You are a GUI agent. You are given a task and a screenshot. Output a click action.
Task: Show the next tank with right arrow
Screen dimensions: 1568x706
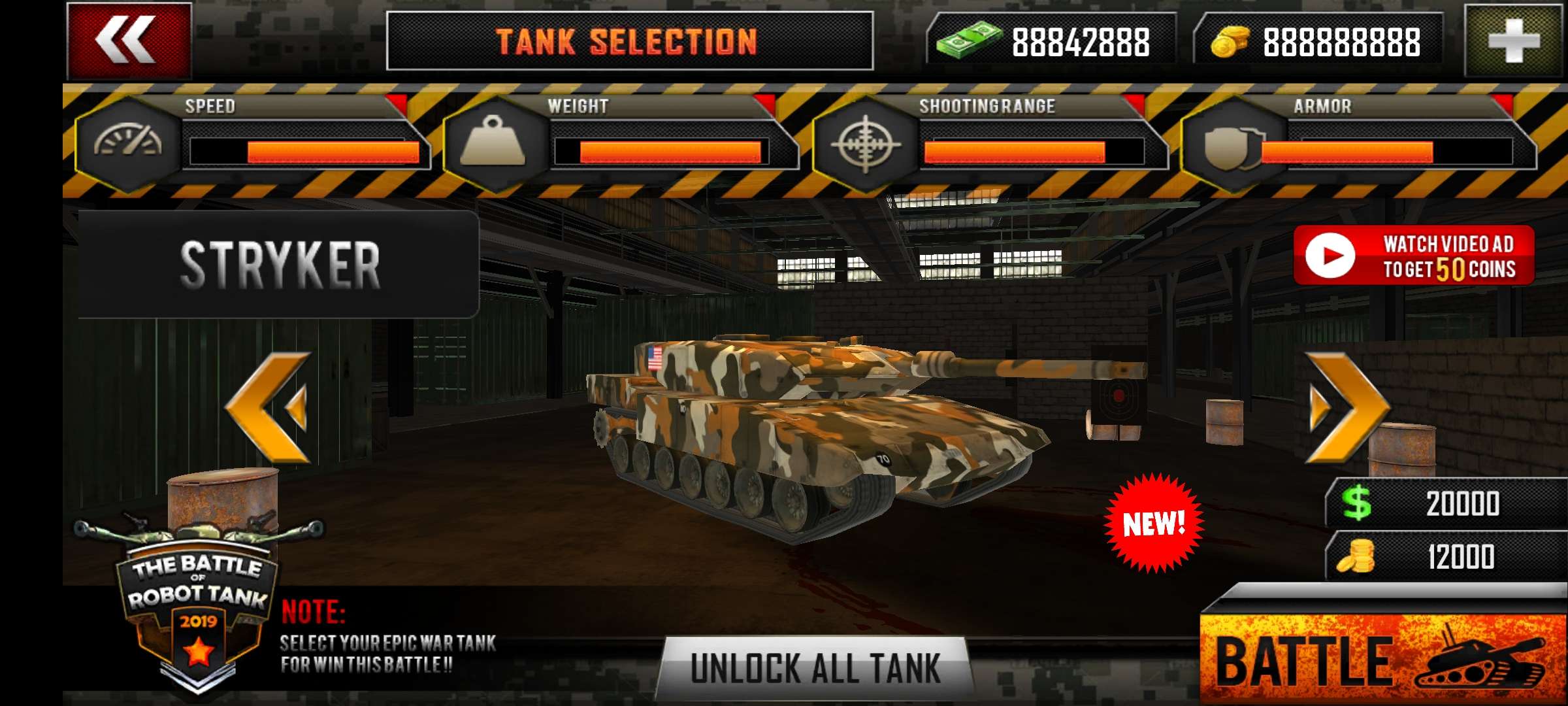pos(1347,407)
